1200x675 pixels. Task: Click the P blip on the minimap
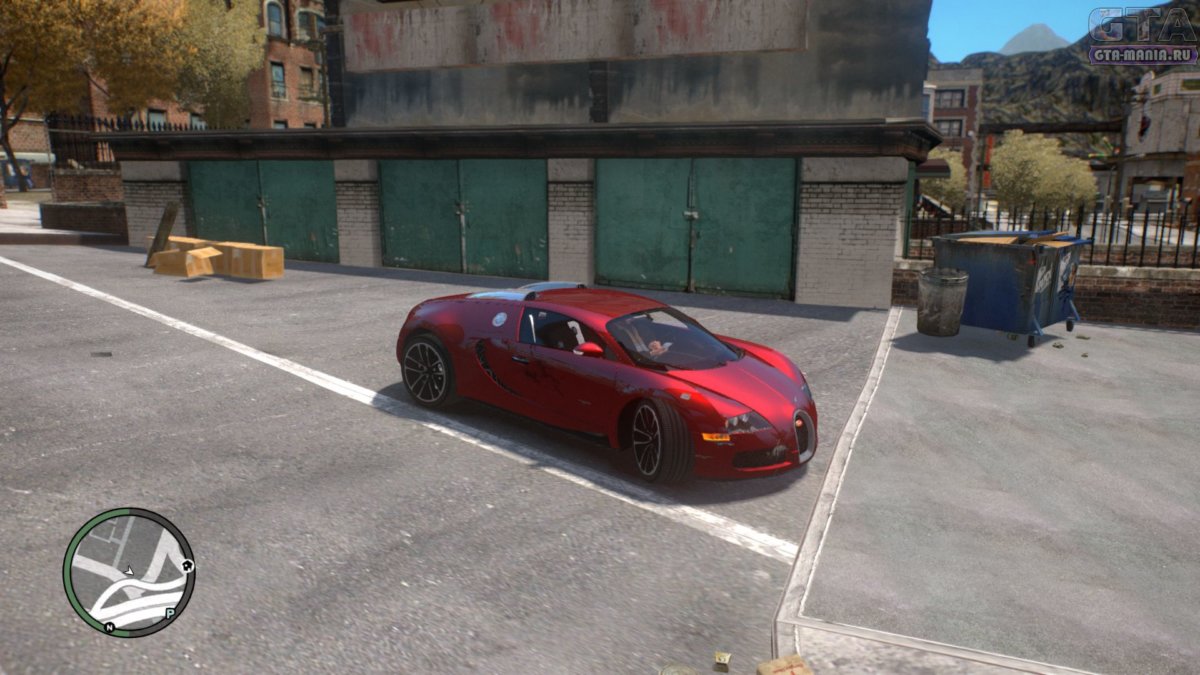point(170,613)
